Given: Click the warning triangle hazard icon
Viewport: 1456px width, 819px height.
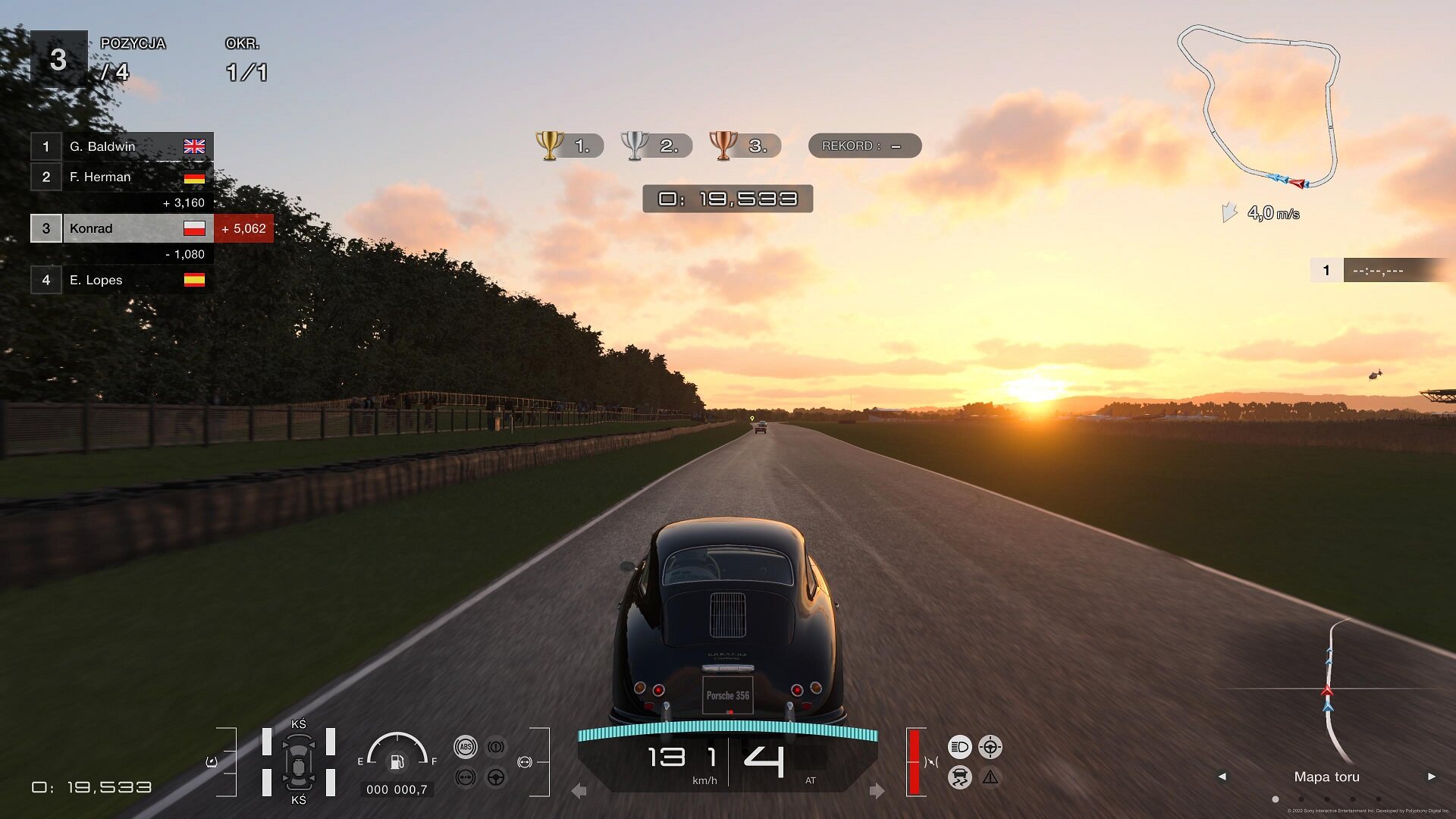Looking at the screenshot, I should pos(990,777).
